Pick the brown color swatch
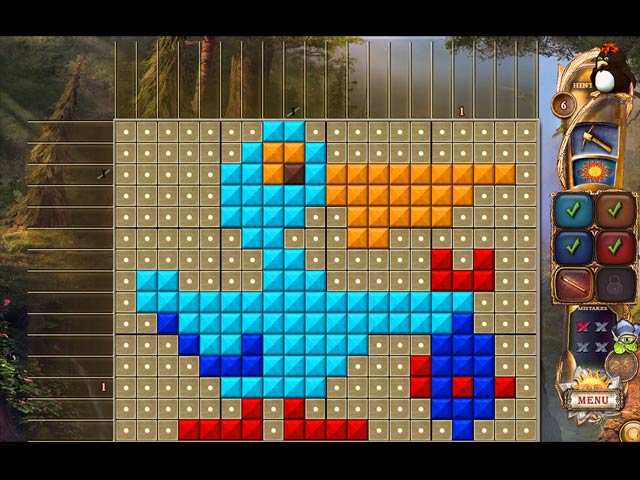640x480 pixels. pos(614,211)
